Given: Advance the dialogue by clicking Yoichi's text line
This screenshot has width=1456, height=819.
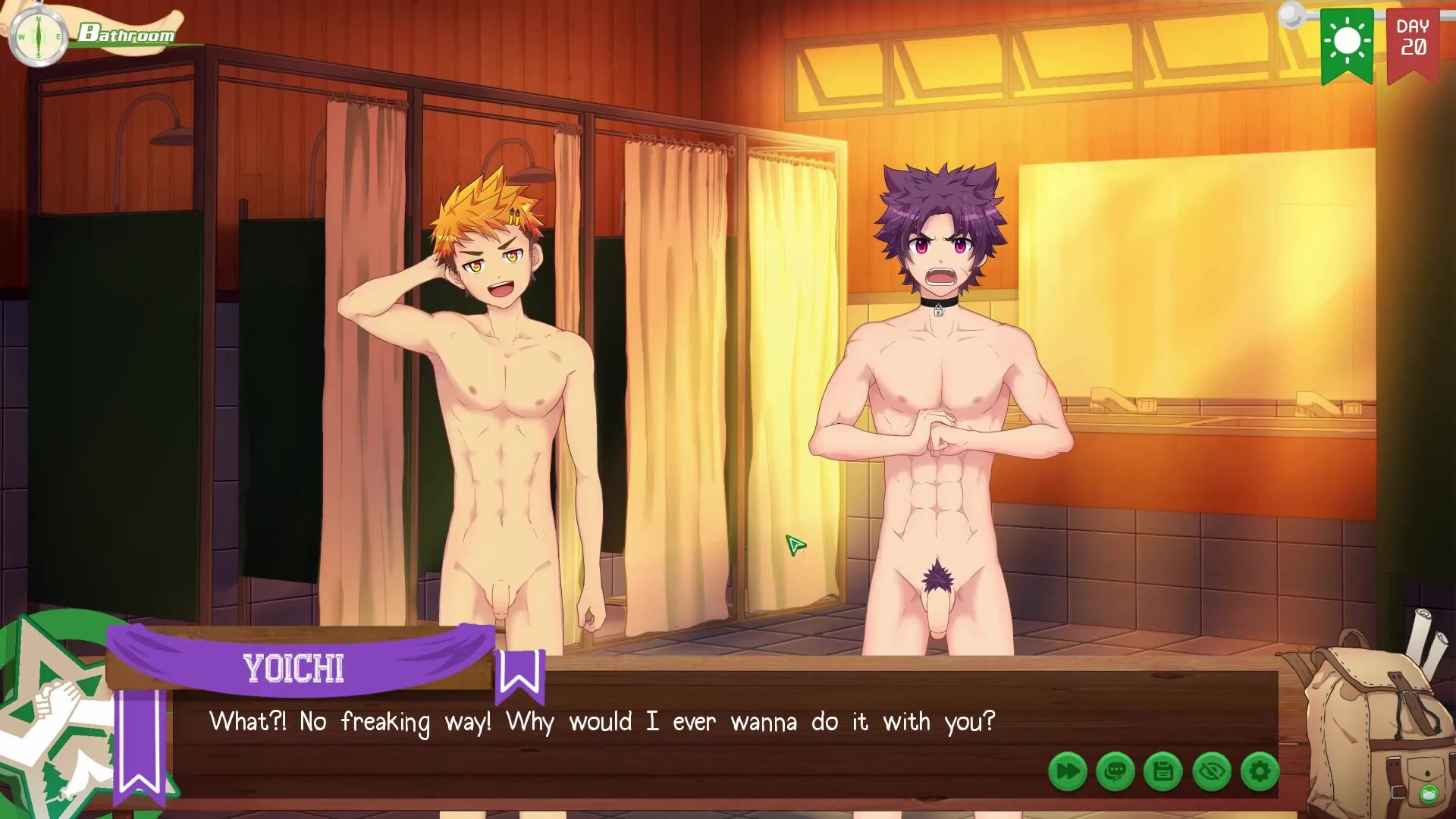Looking at the screenshot, I should [x=602, y=722].
